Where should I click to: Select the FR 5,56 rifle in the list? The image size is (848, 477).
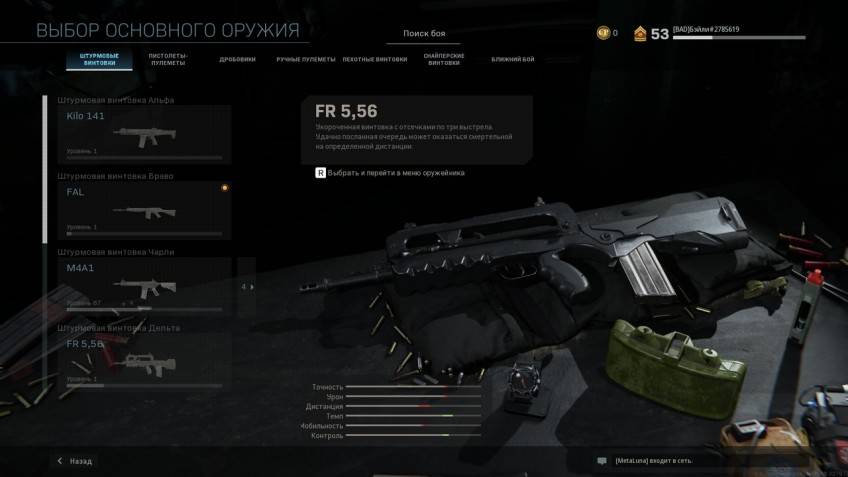(144, 360)
